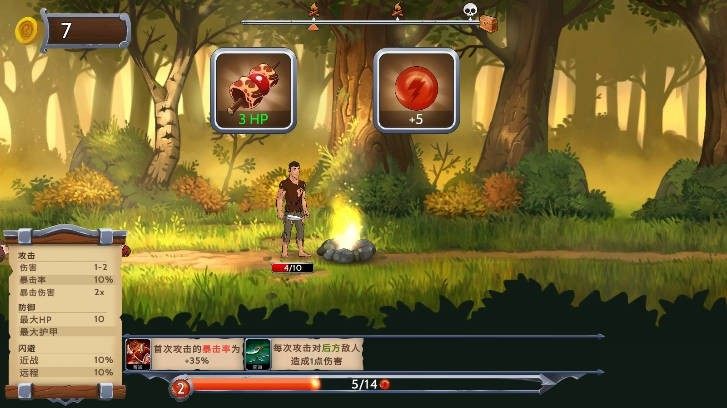This screenshot has width=727, height=408.
Task: Select the rear-enemy damage skill icon
Action: pyautogui.click(x=257, y=354)
